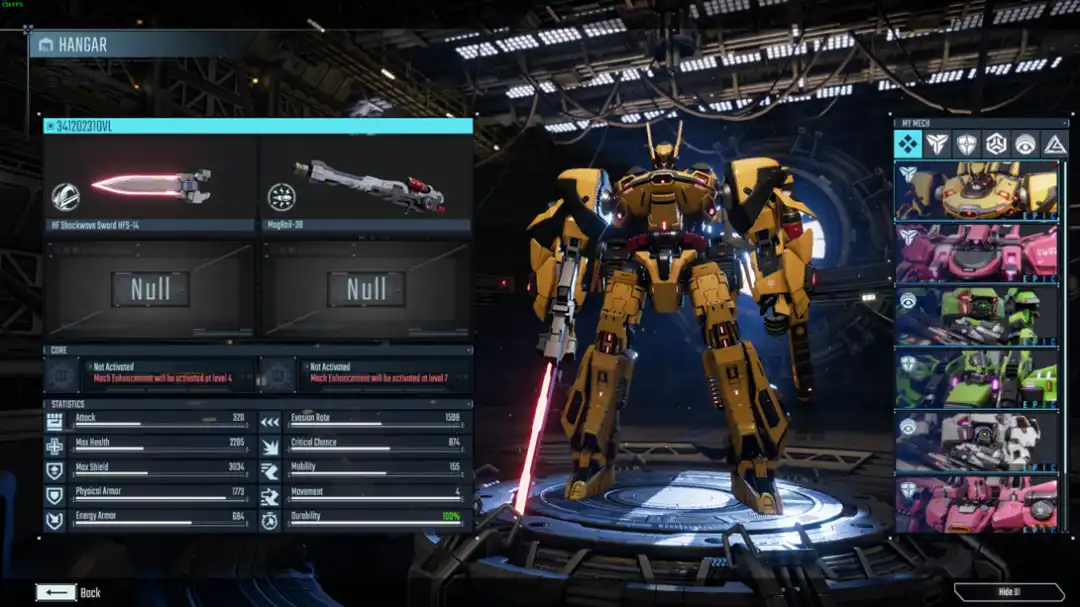Inspect the core enhancement unlocking at level 7
The height and width of the screenshot is (607, 1080).
click(366, 374)
